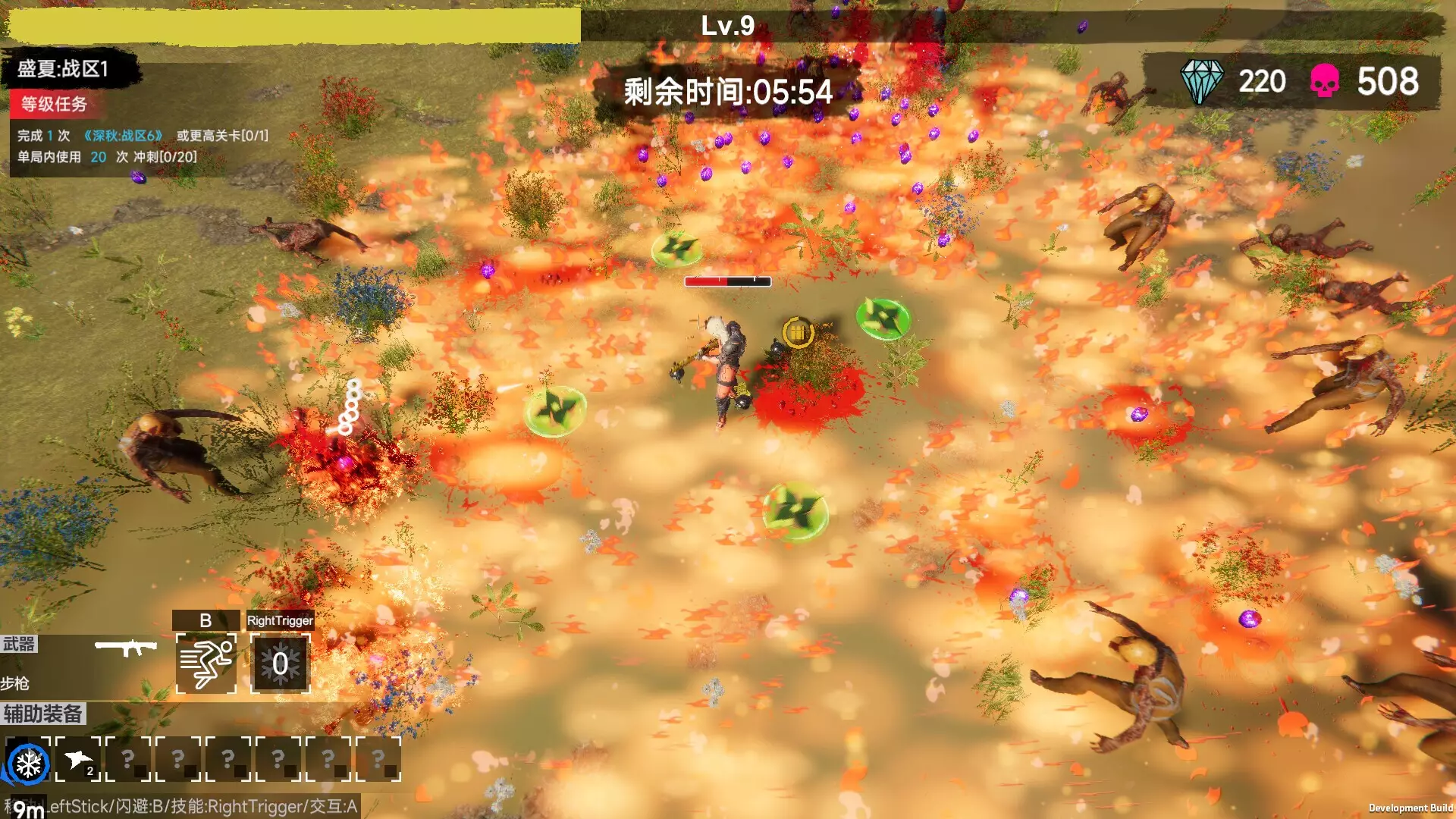Click the snowflake auxiliary equipment slot
The image size is (1456, 819).
[28, 762]
